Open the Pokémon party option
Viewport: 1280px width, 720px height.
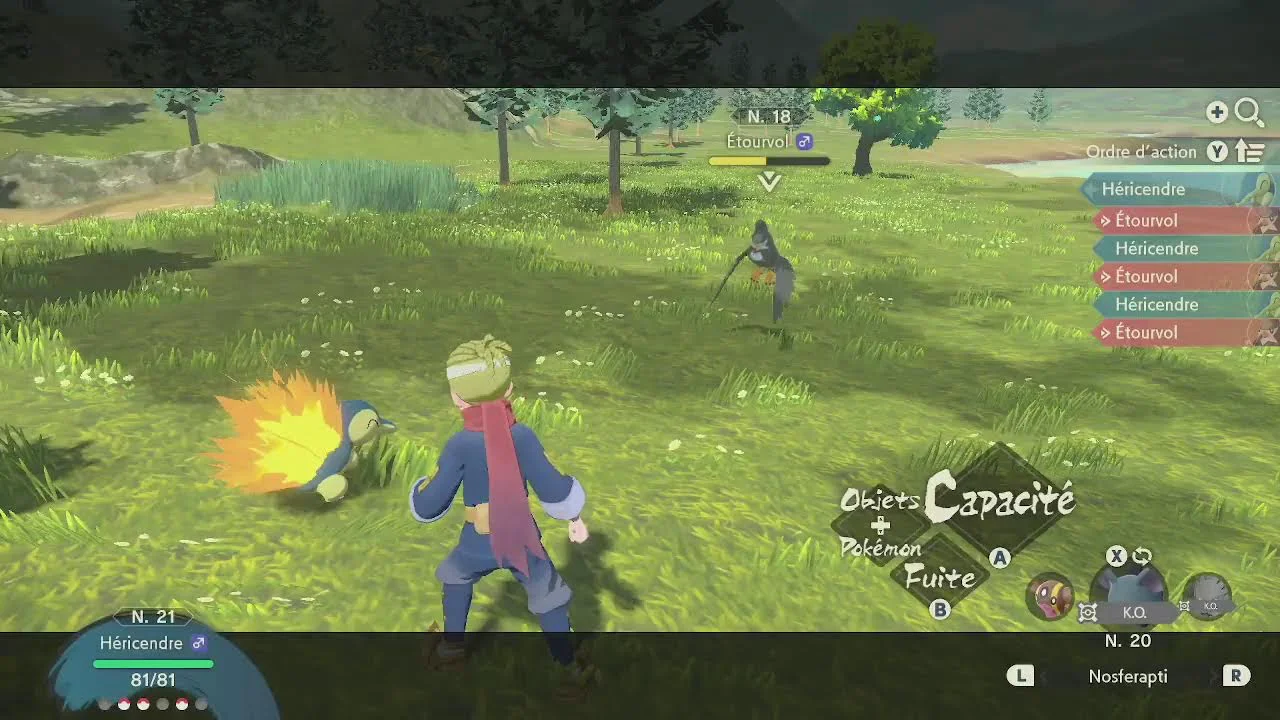(x=881, y=548)
